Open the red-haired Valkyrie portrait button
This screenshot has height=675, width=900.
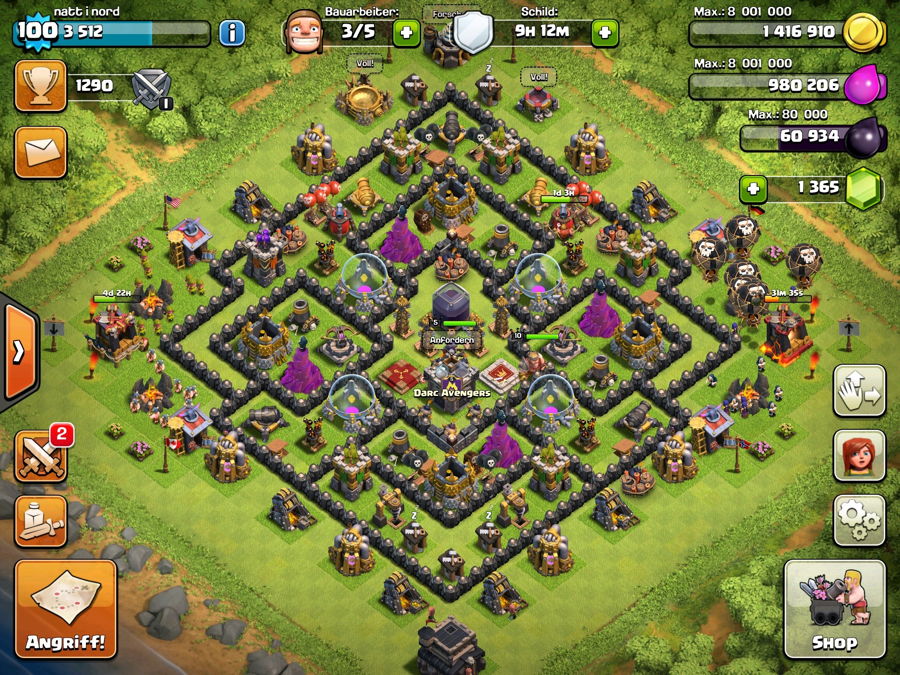859,455
